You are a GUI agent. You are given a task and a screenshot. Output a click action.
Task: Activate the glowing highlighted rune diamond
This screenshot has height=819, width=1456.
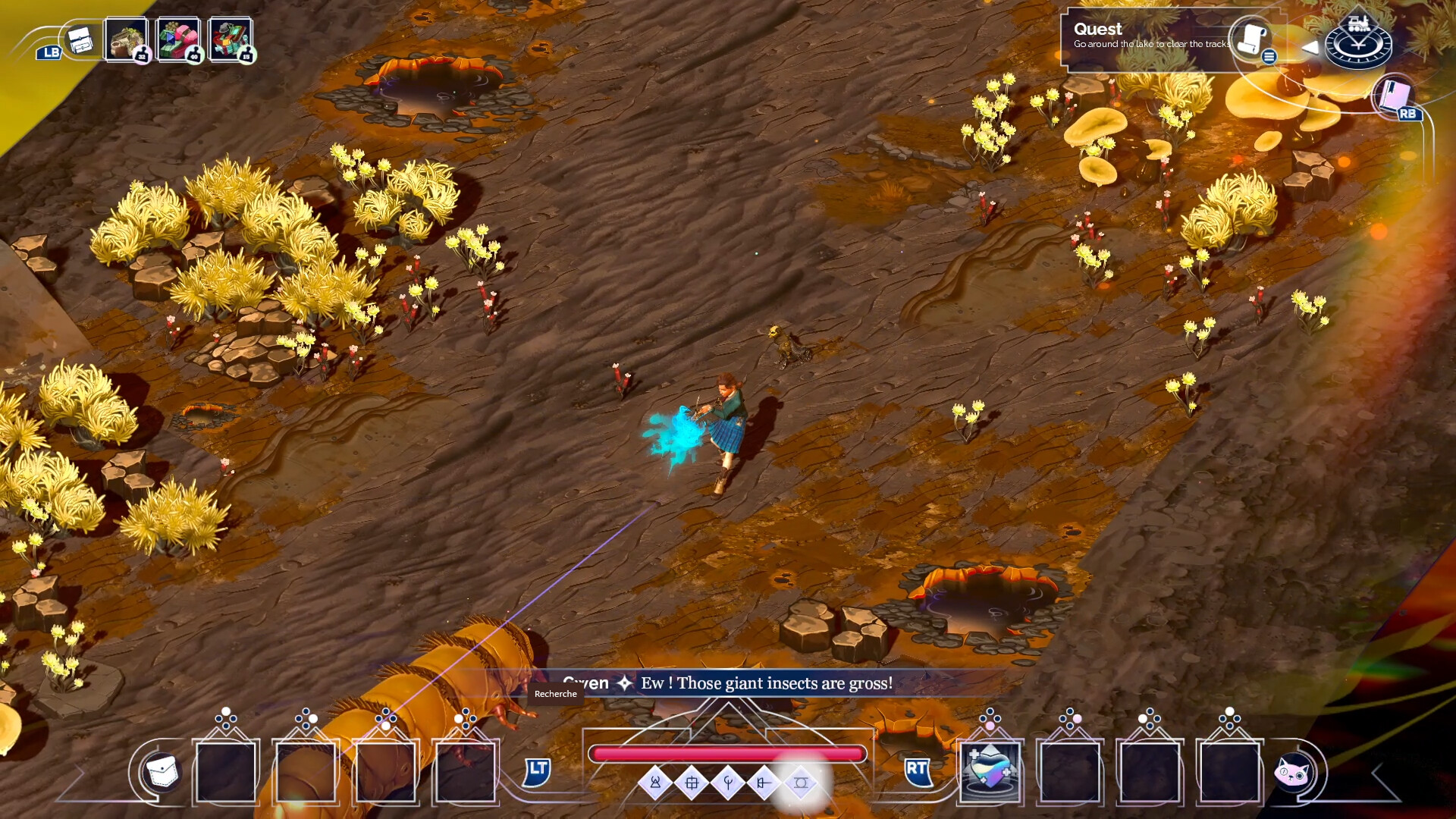(802, 783)
